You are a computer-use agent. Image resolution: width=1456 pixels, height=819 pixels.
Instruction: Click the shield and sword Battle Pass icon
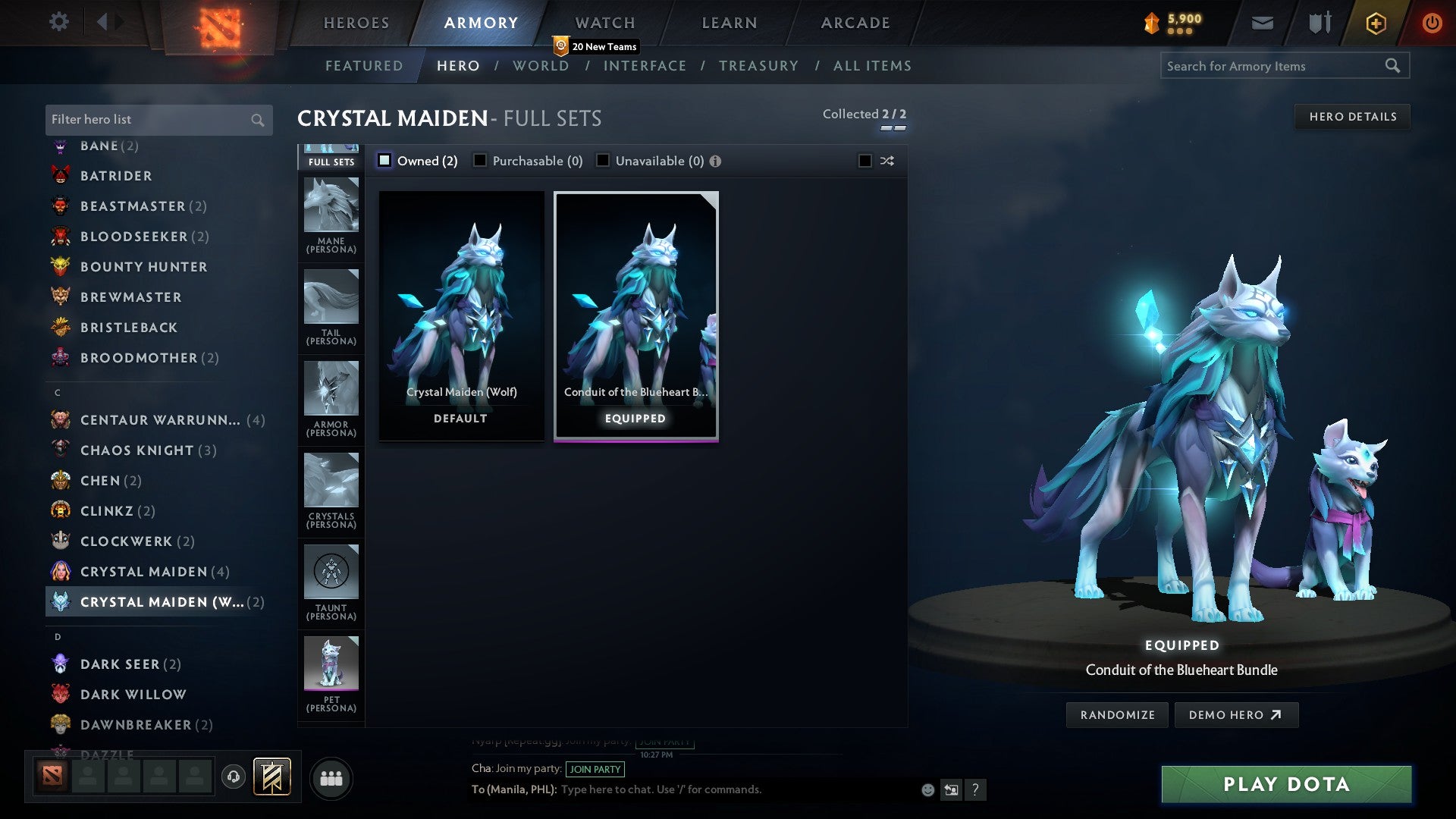(x=1318, y=23)
